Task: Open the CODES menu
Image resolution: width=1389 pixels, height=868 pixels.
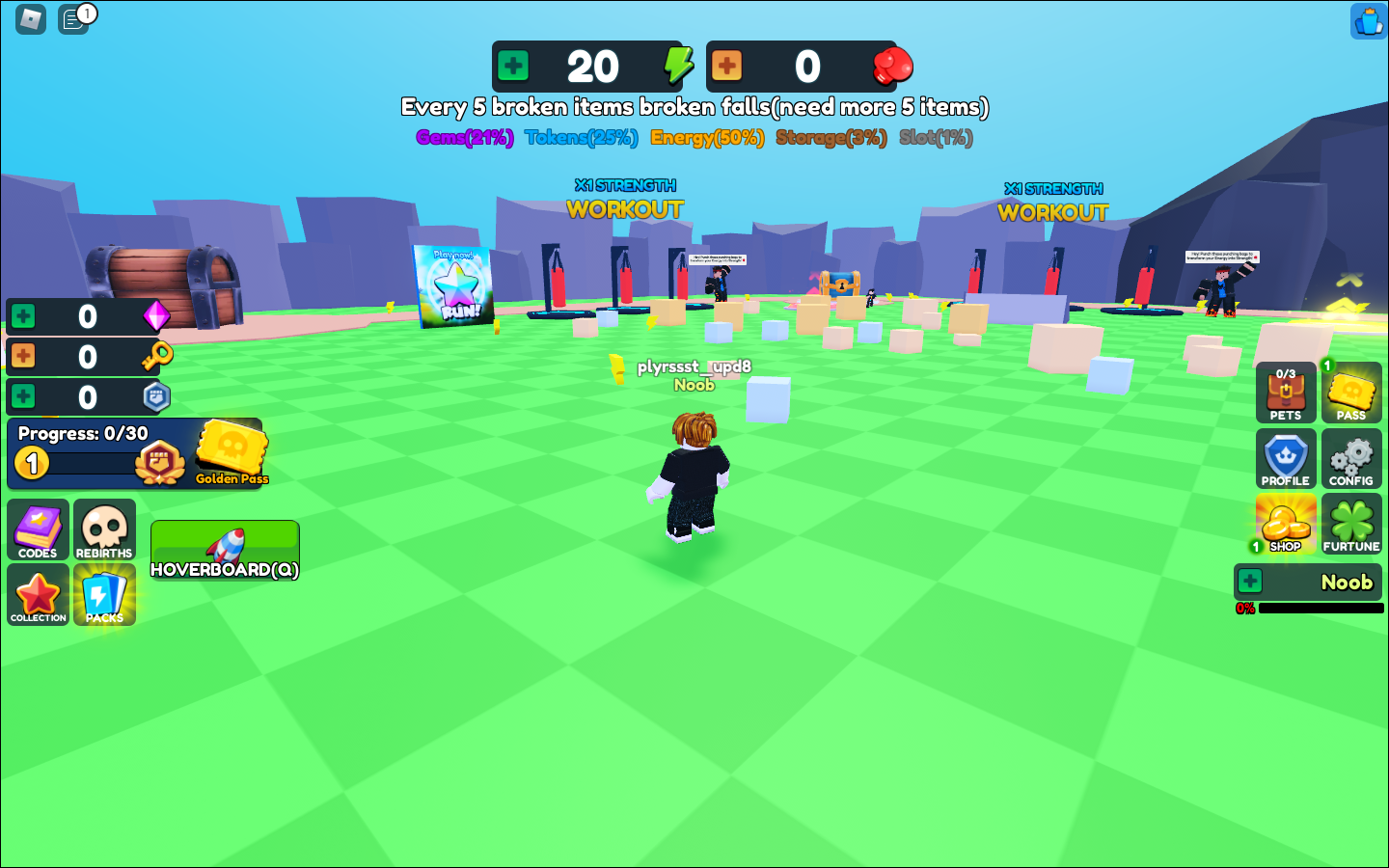Action: pyautogui.click(x=38, y=529)
